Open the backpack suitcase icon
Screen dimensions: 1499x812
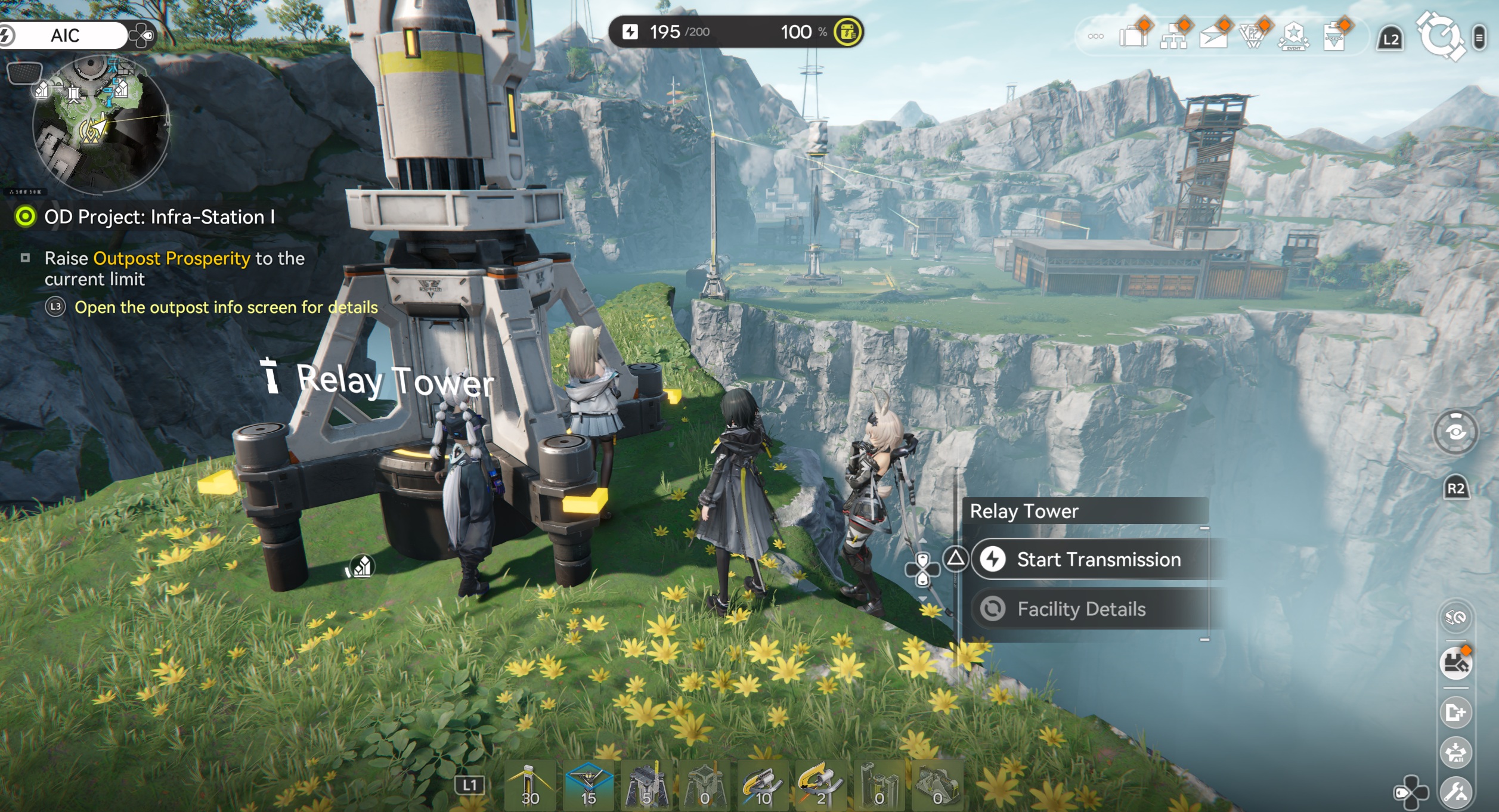pos(1133,36)
